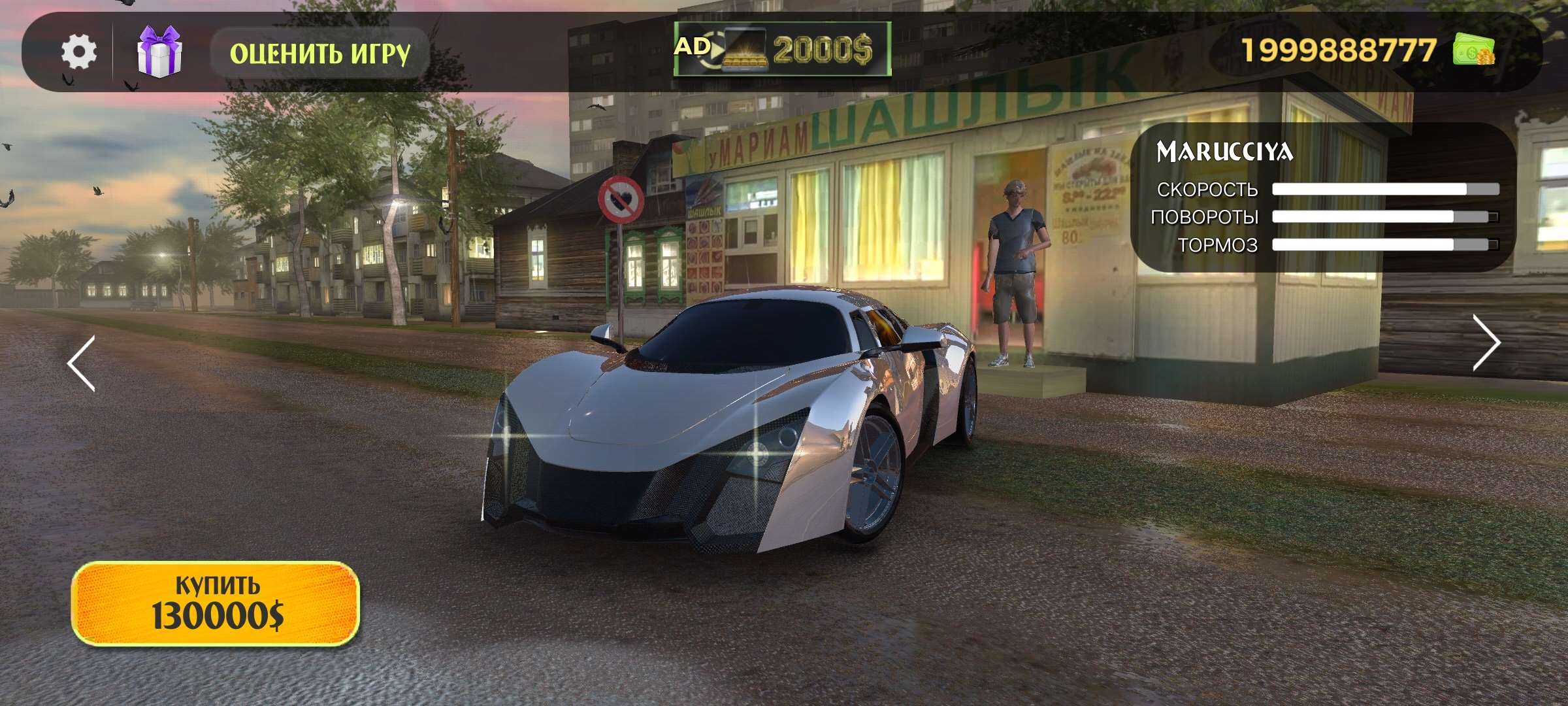
Task: Buy the Marucciya for 130000$
Action: point(216,603)
